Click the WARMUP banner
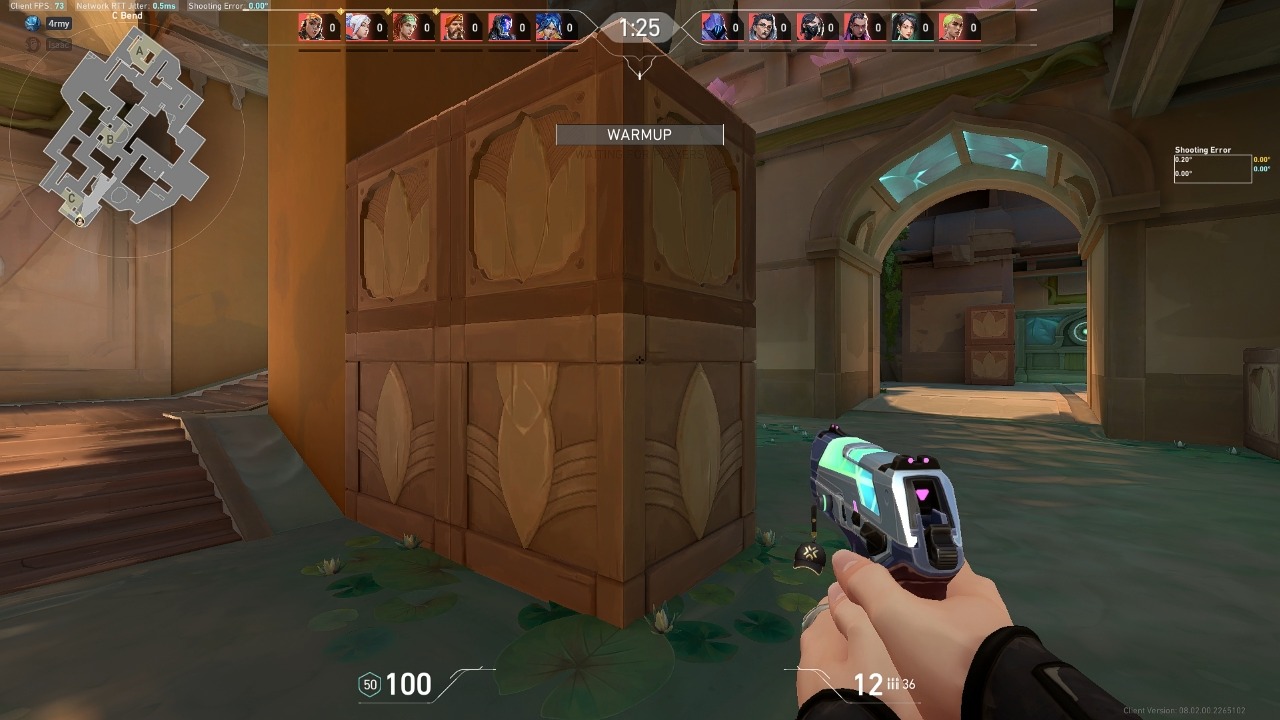The image size is (1280, 720). tap(638, 134)
